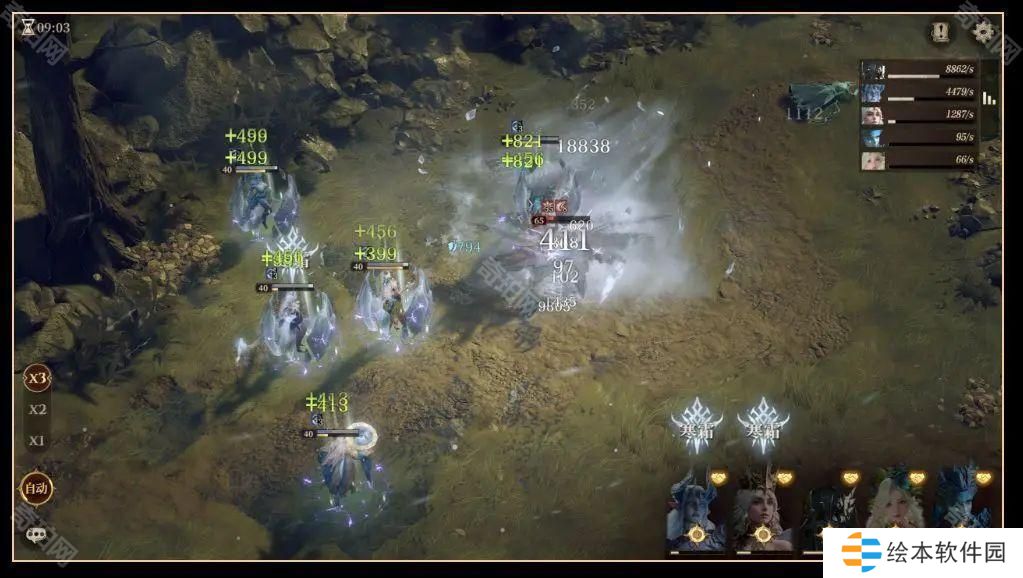
Task: Toggle the 自动 auto-battle button
Action: (x=36, y=489)
